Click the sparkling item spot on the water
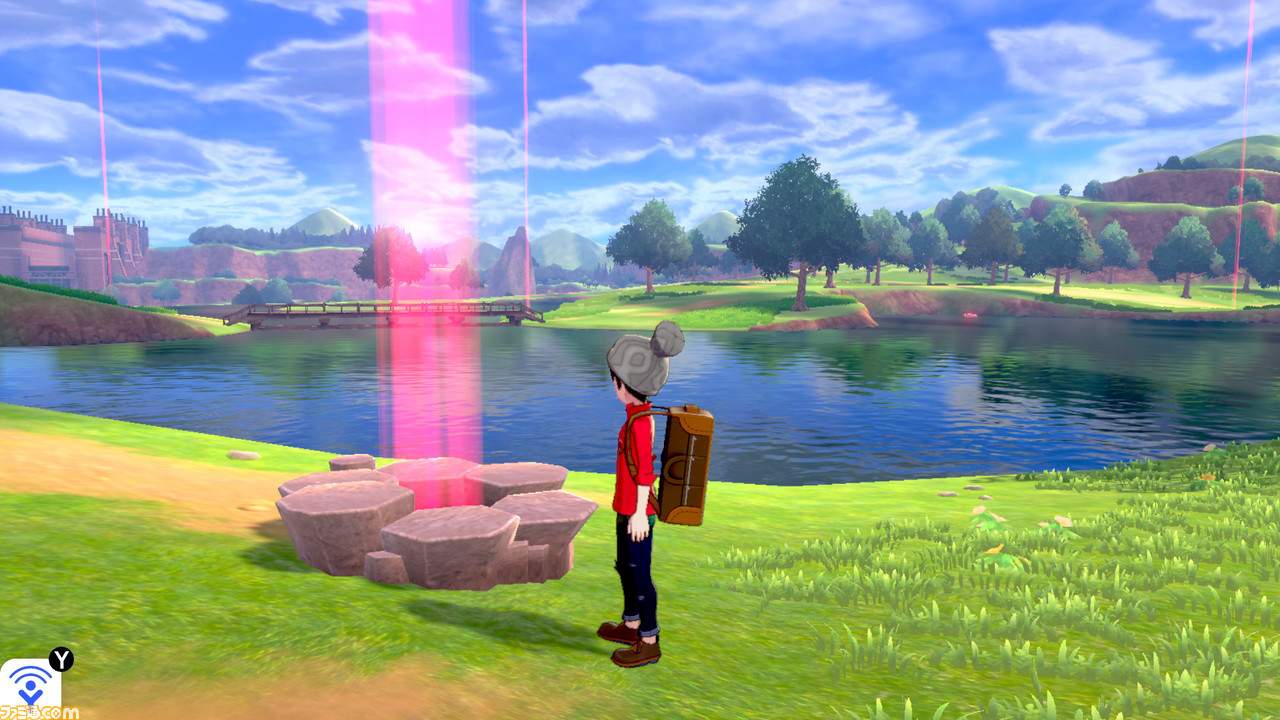Screen dimensions: 1280x720 [969, 314]
